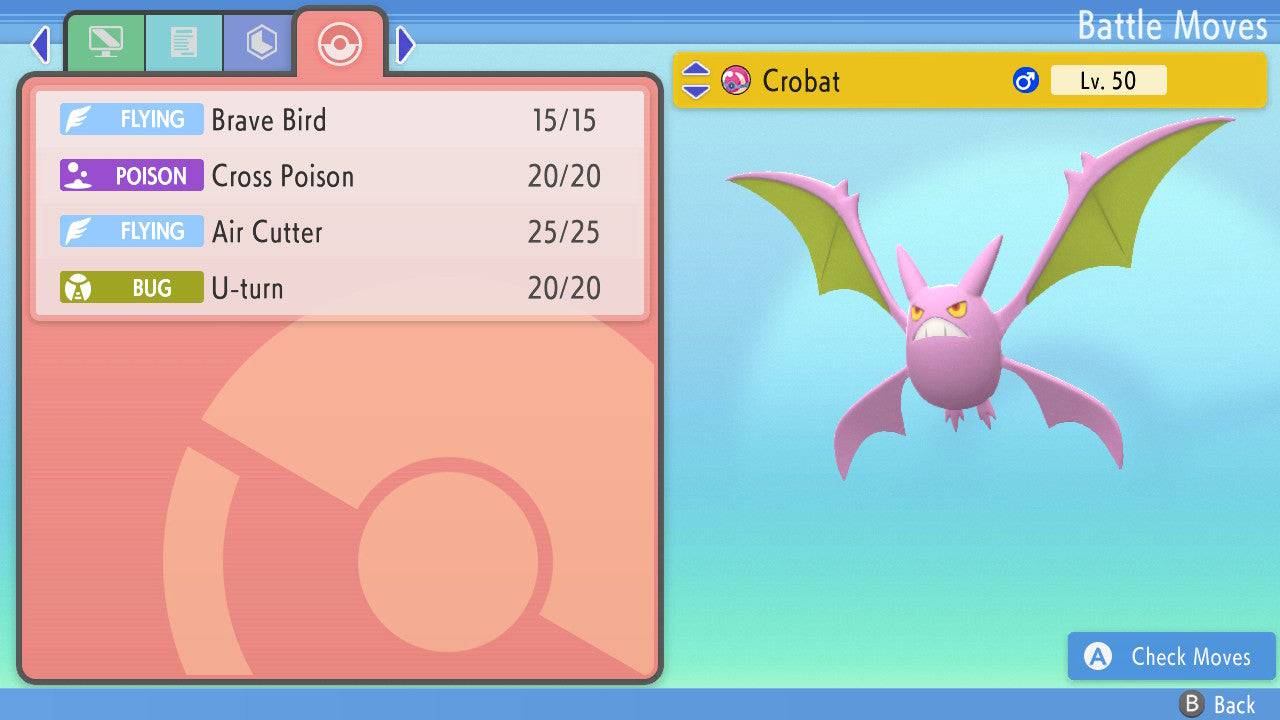Click the up/down Pokémon switcher arrows
This screenshot has width=1280, height=720.
click(695, 81)
